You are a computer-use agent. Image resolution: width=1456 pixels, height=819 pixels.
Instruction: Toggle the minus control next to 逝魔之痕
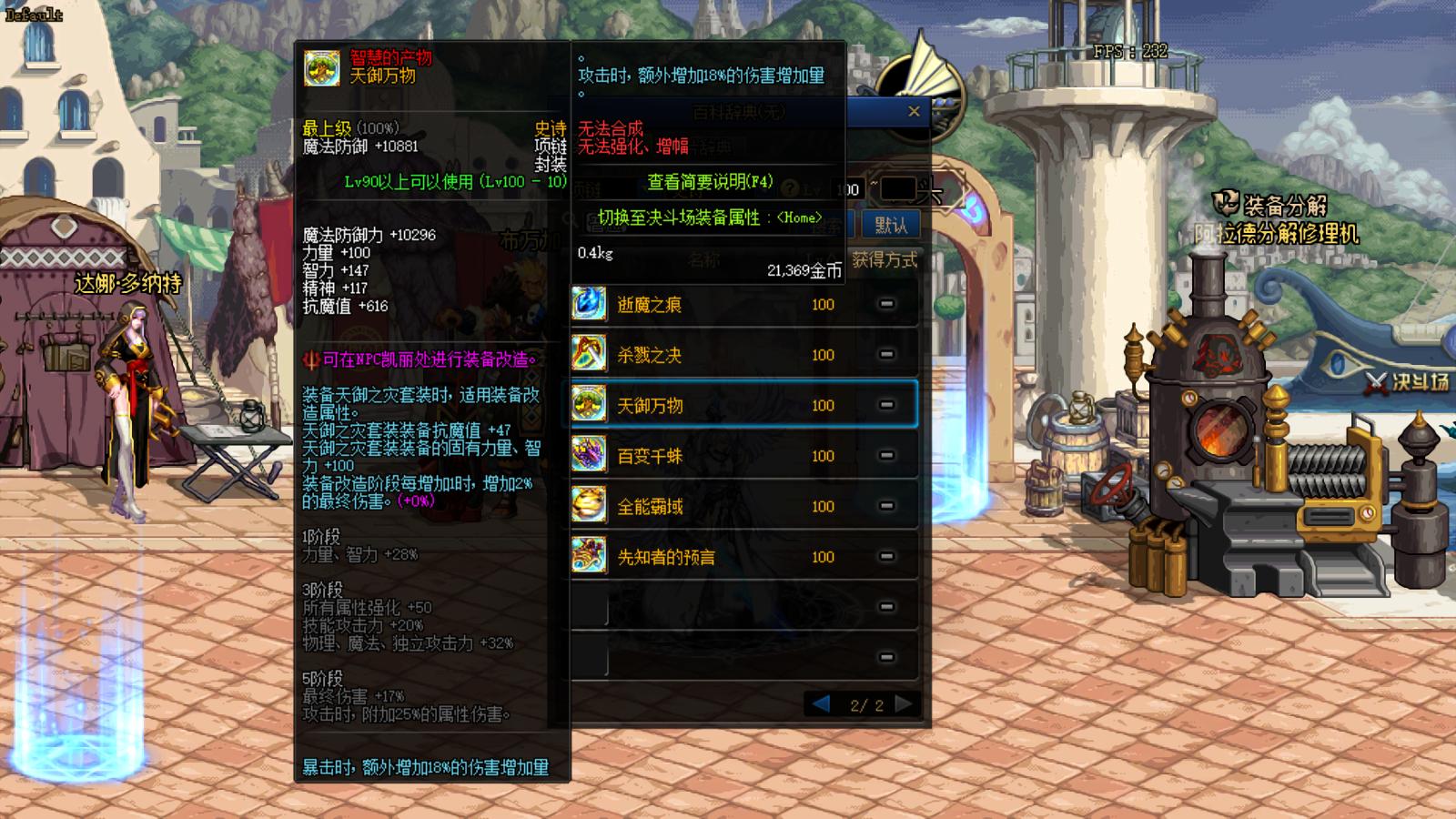point(885,305)
